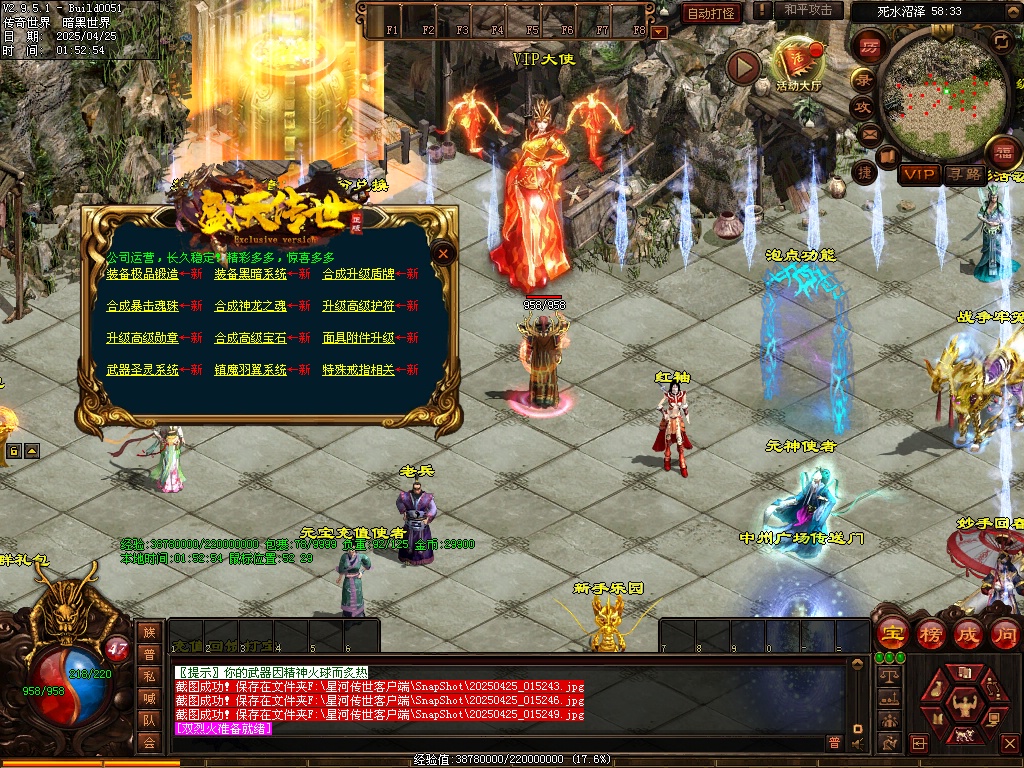This screenshot has width=1024, height=768.
Task: Select the 队 team chat channel
Action: coord(149,719)
